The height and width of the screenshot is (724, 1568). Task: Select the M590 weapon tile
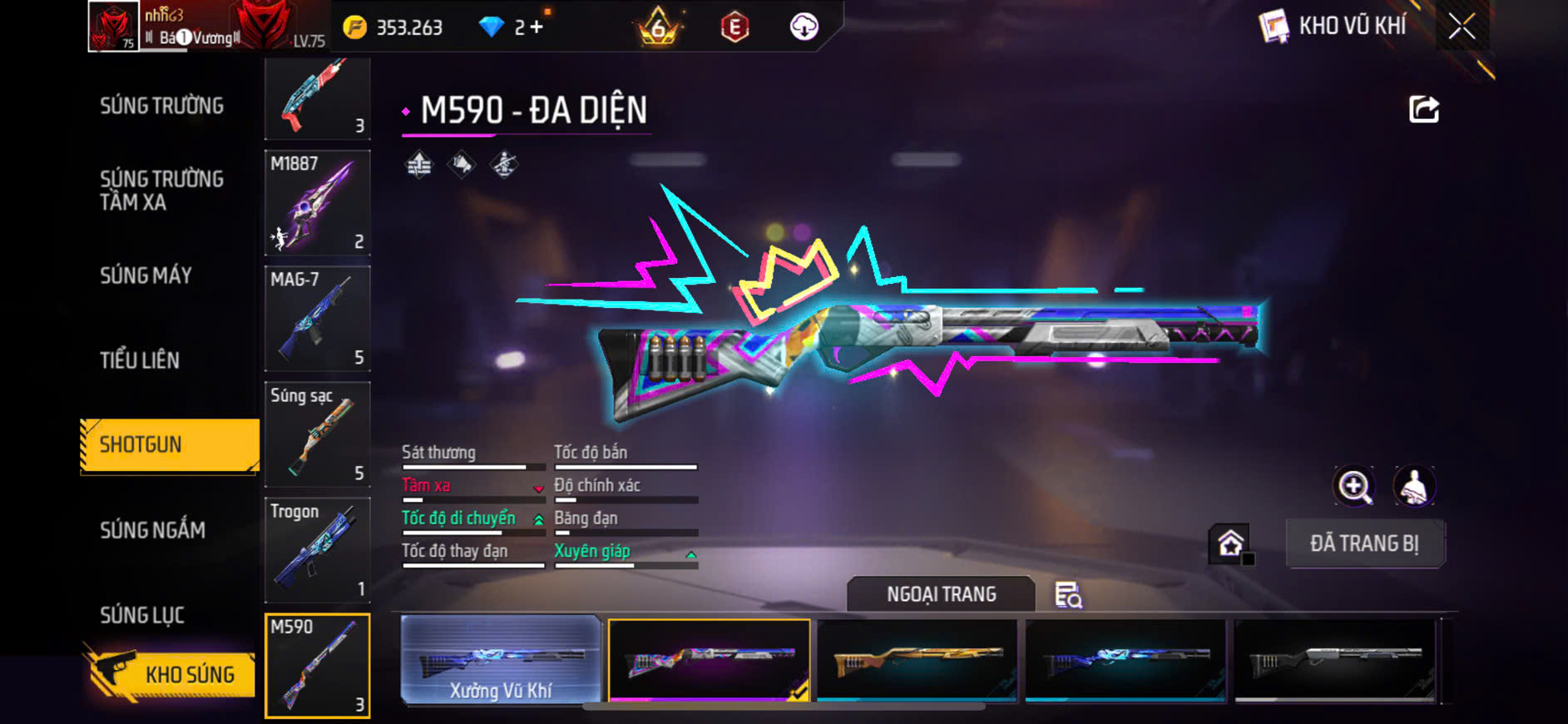pos(317,665)
